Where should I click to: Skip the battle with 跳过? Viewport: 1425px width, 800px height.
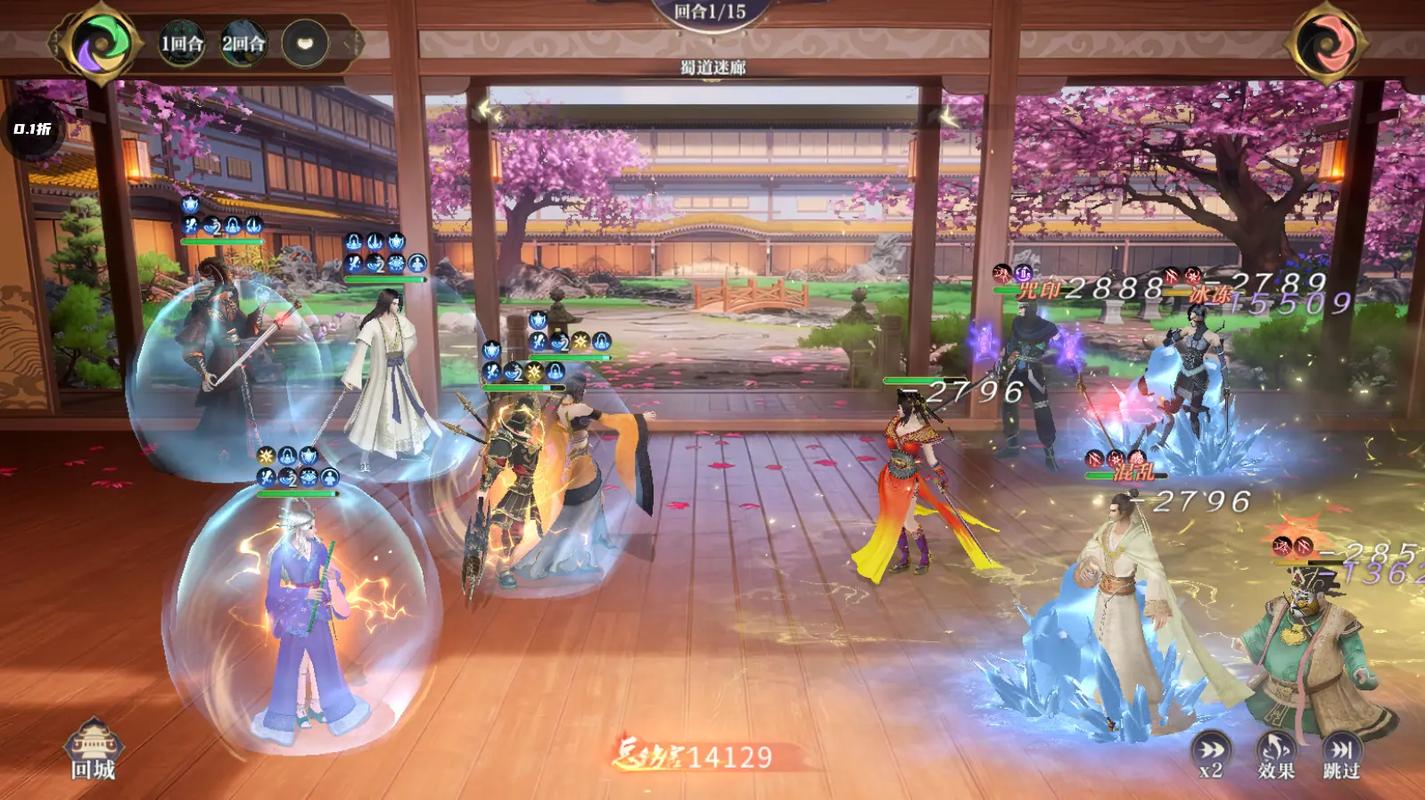coord(1342,752)
